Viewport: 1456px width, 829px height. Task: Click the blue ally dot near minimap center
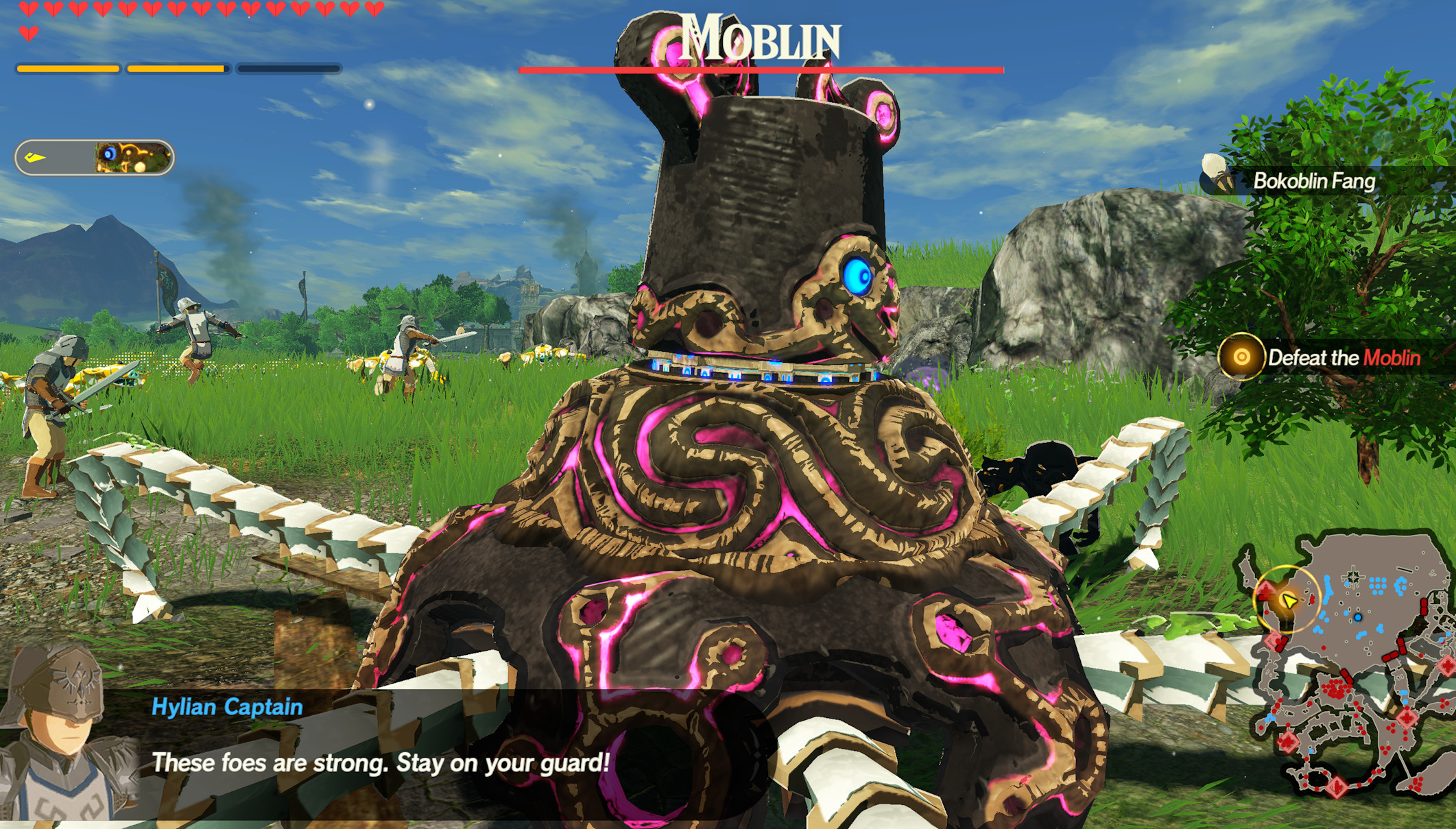1358,617
